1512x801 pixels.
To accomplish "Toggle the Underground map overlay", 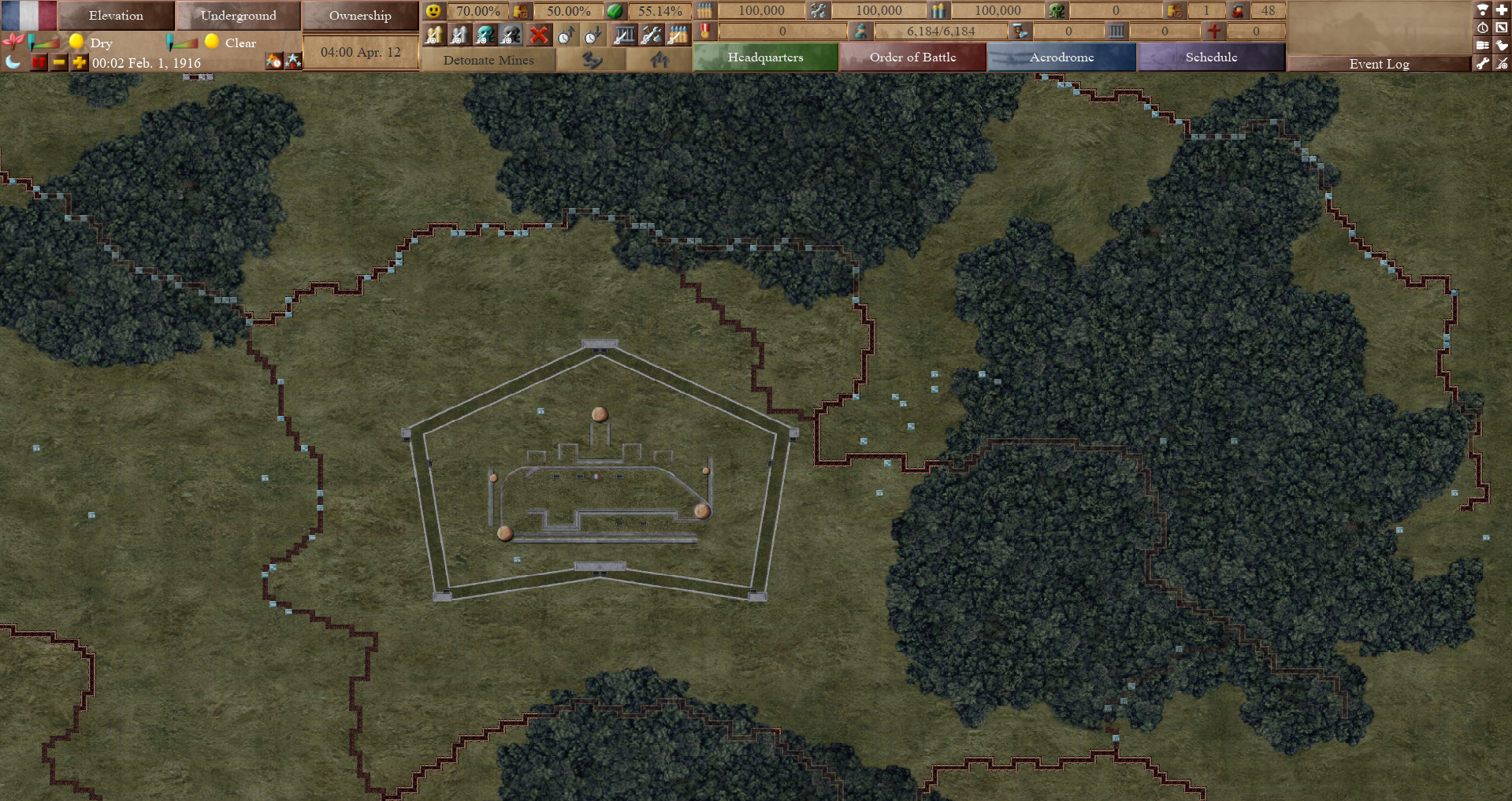I will pos(239,15).
